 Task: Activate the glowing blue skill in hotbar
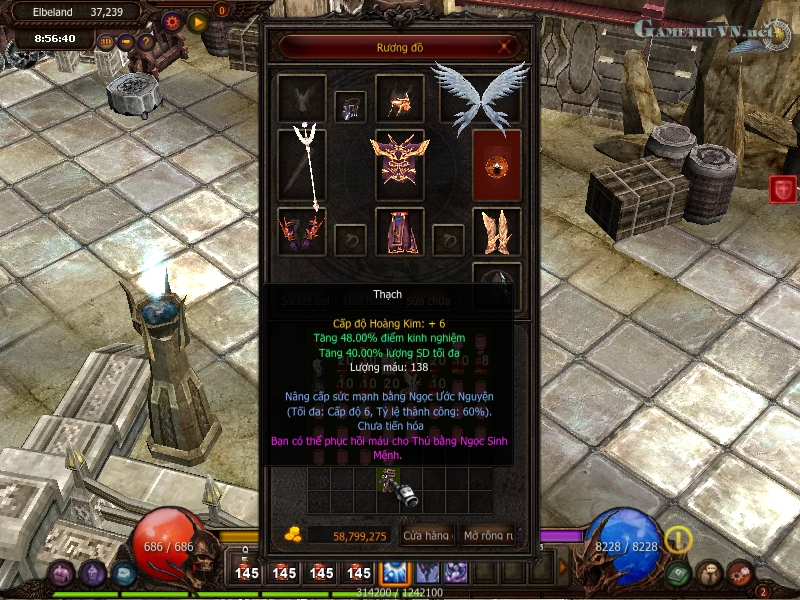tap(392, 573)
